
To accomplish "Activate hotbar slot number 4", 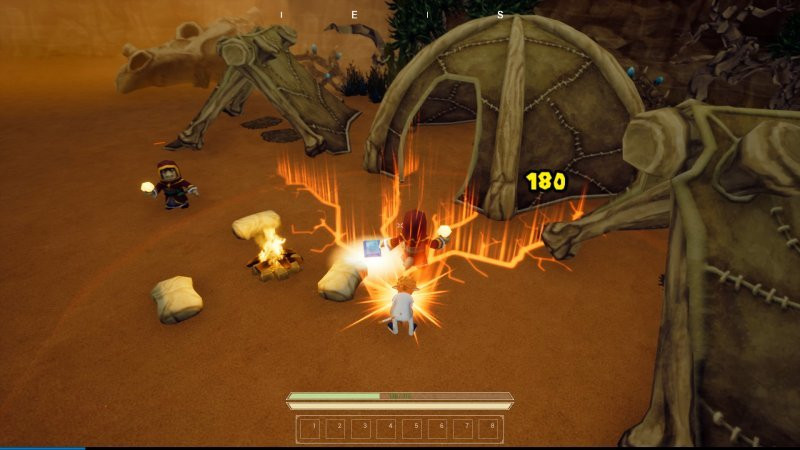I will click(388, 429).
